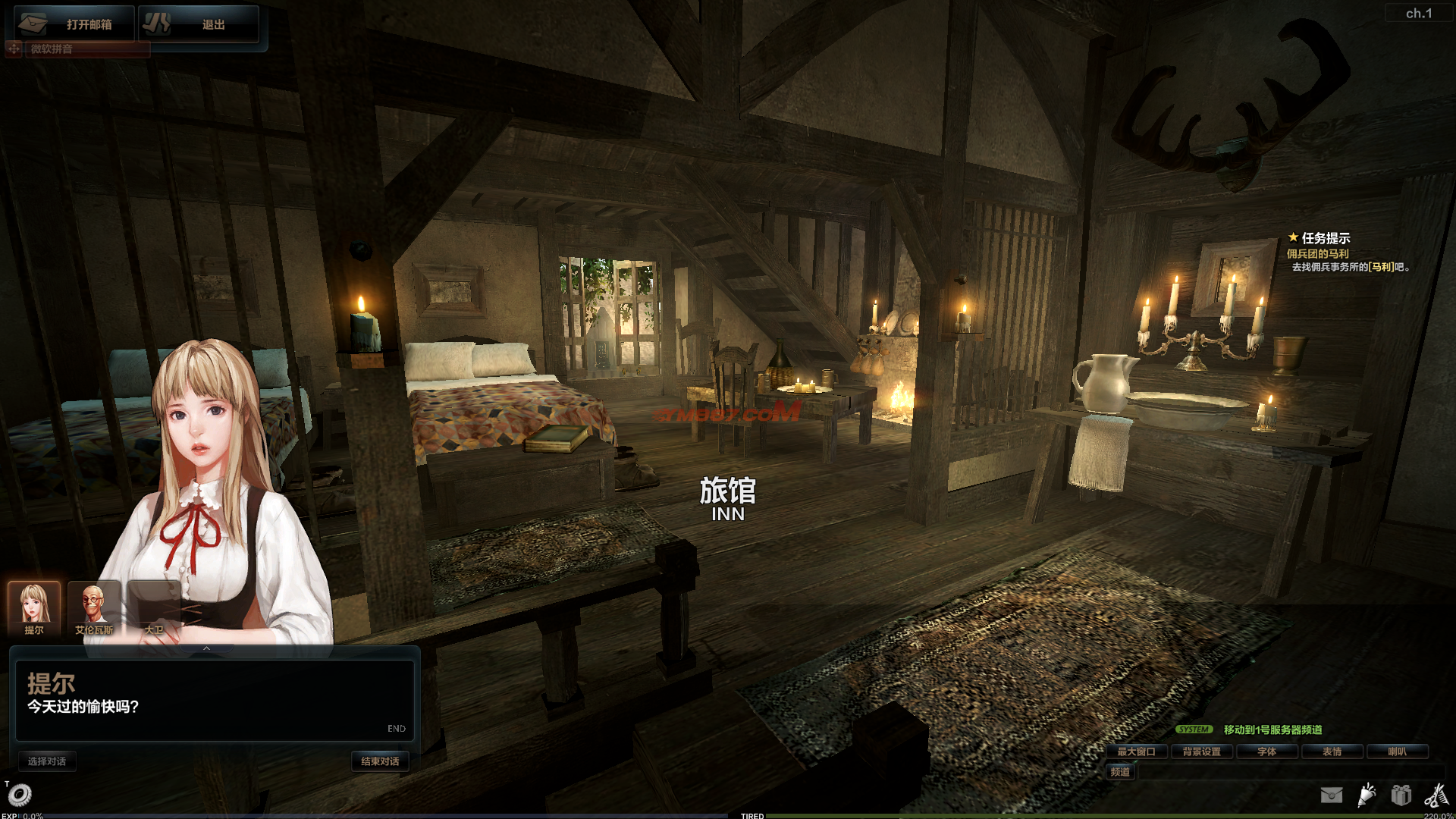Activate the 喇叭 megaphone button
The width and height of the screenshot is (1456, 819).
1398,752
